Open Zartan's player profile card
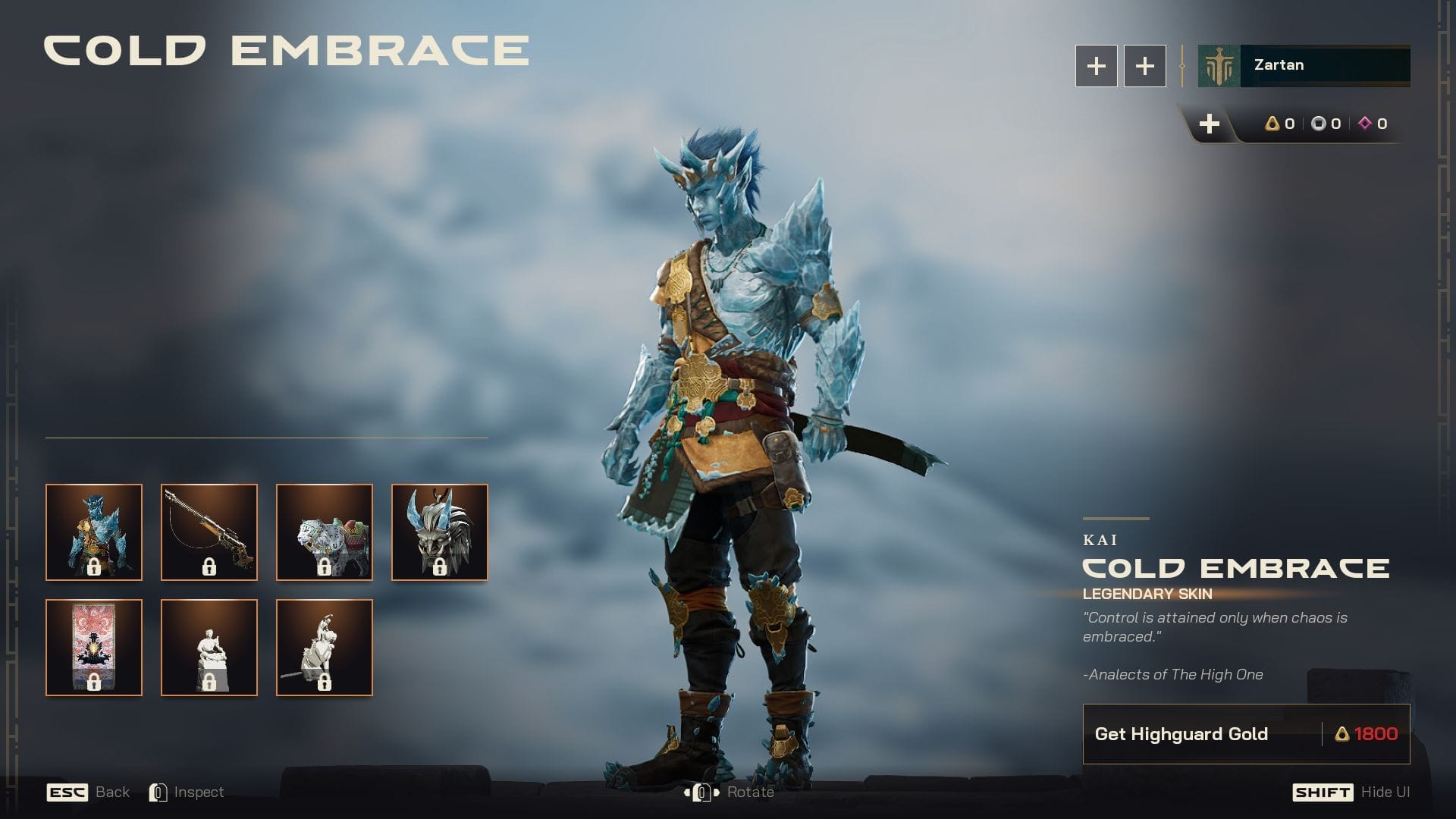 [1304, 66]
